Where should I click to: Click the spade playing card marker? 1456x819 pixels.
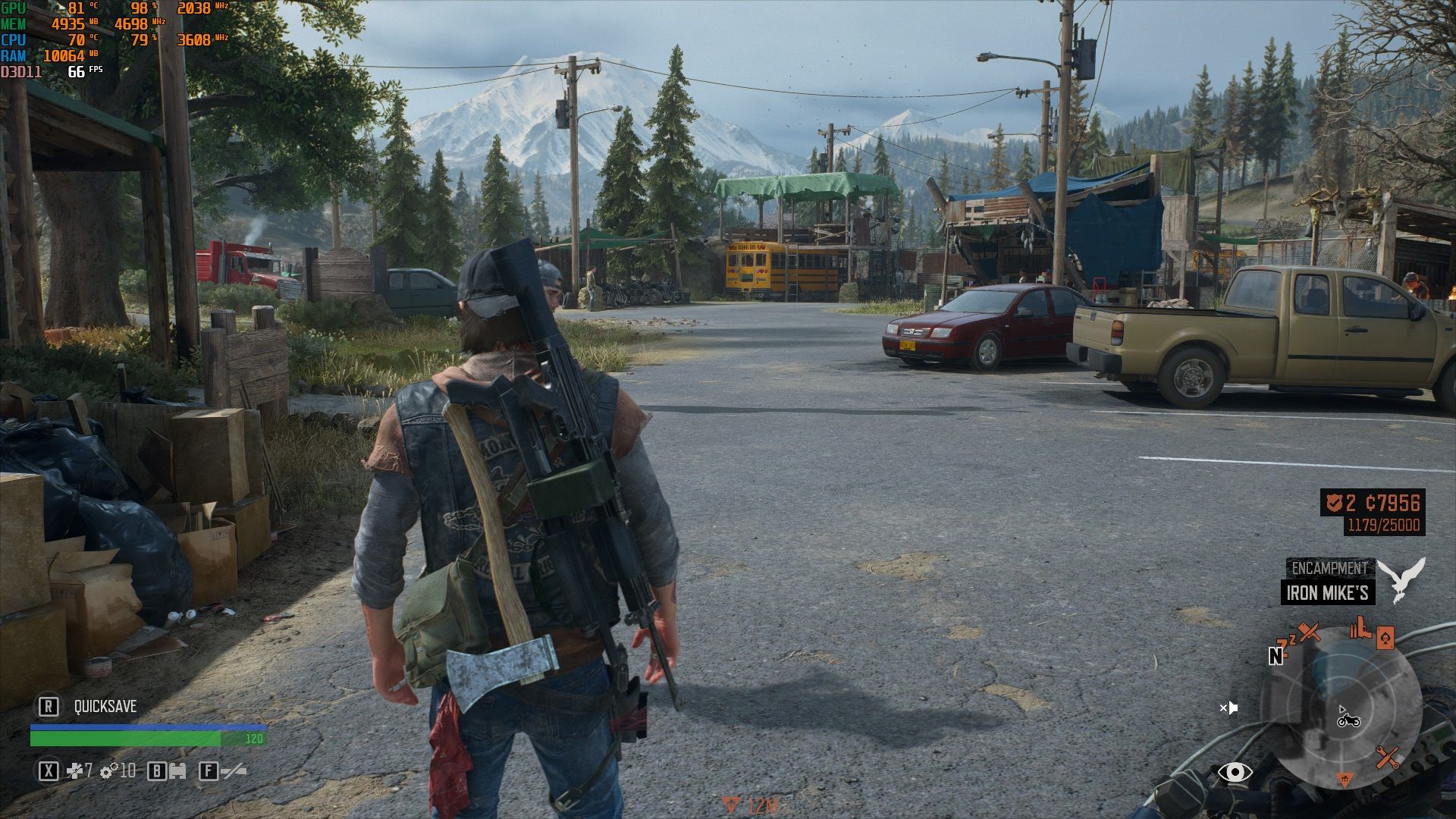[1385, 637]
